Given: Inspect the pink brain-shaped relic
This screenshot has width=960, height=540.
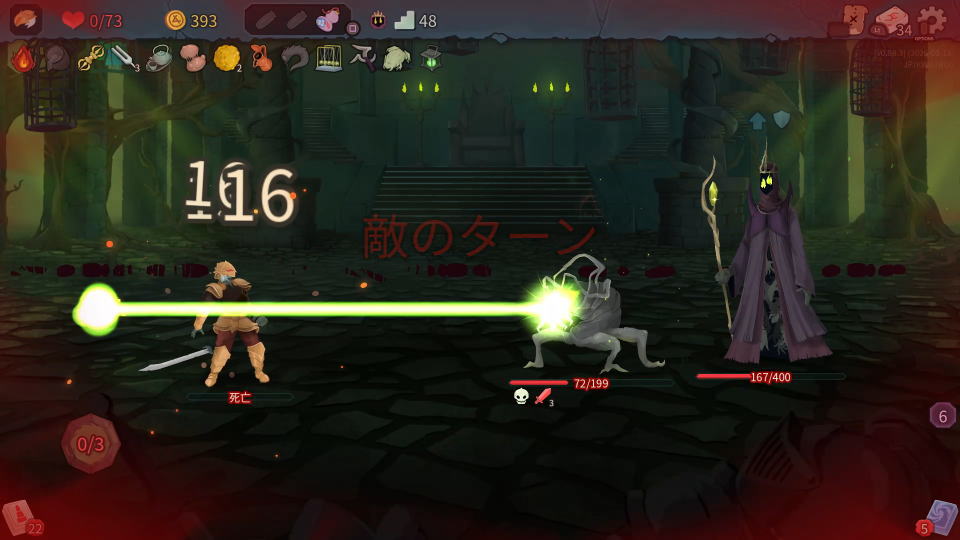Looking at the screenshot, I should pyautogui.click(x=192, y=58).
